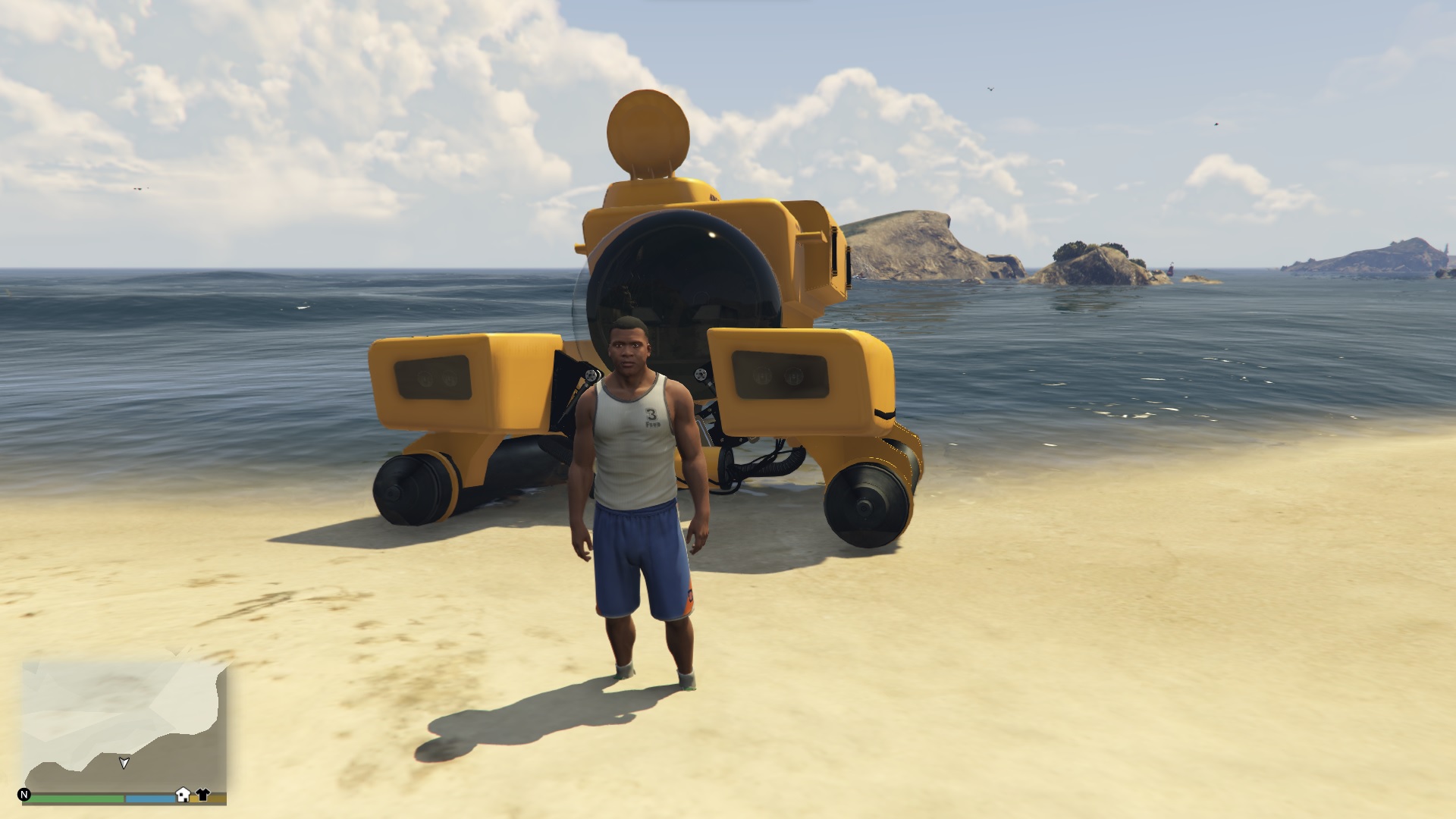The width and height of the screenshot is (1456, 819).
Task: Click Franklin standing on the beach
Action: pos(648,493)
